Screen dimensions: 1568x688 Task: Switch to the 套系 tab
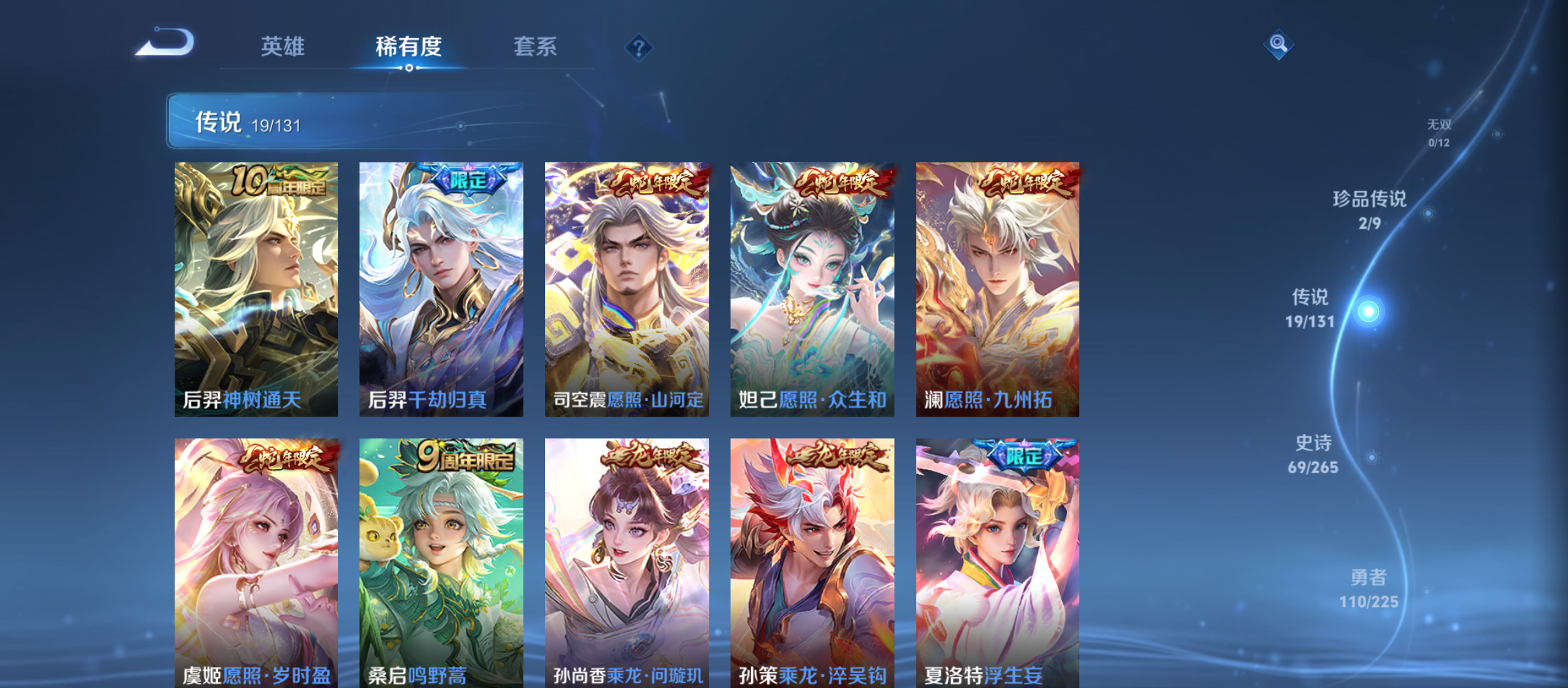click(536, 47)
